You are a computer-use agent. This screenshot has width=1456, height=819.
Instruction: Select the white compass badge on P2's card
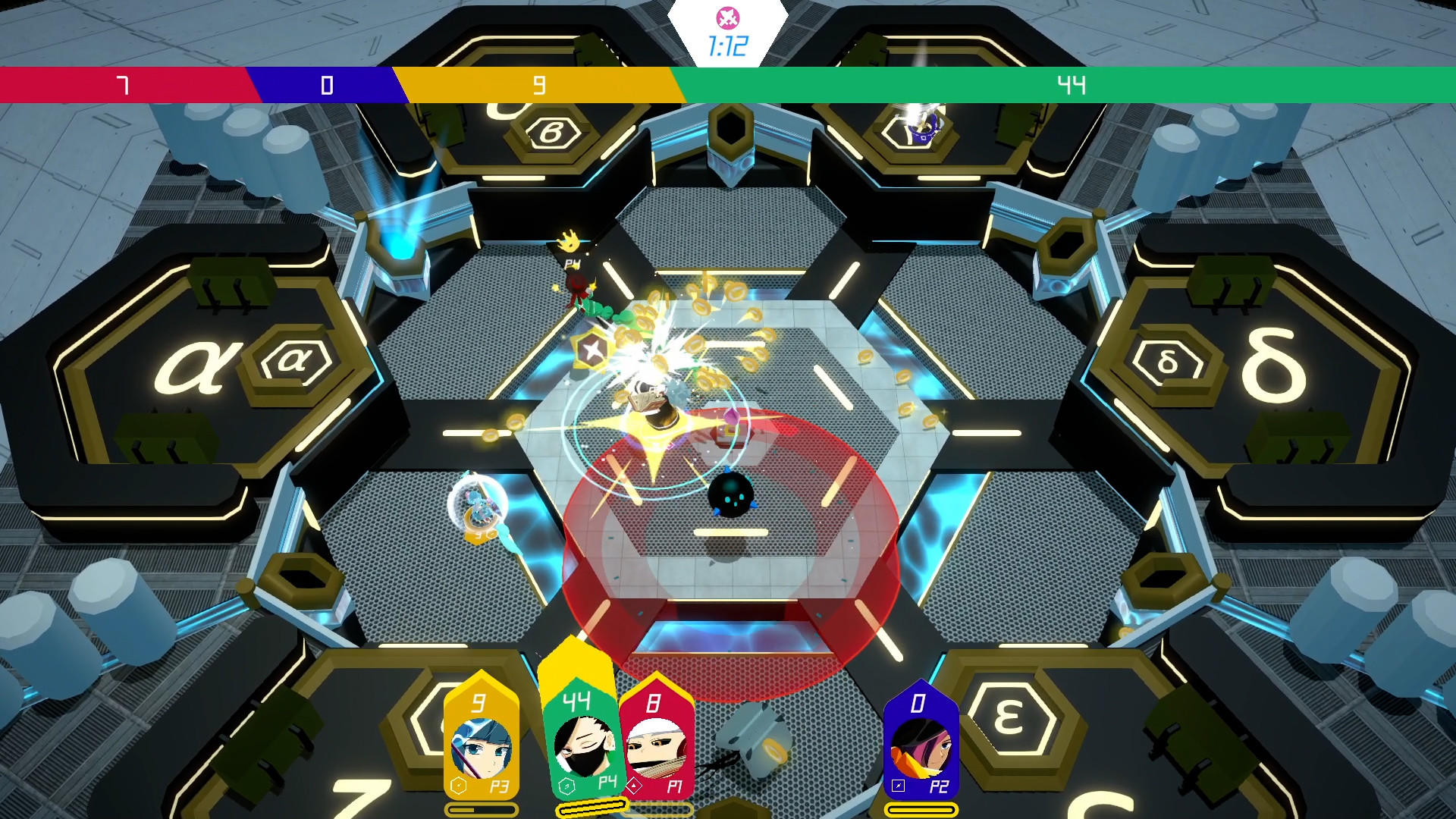[898, 786]
